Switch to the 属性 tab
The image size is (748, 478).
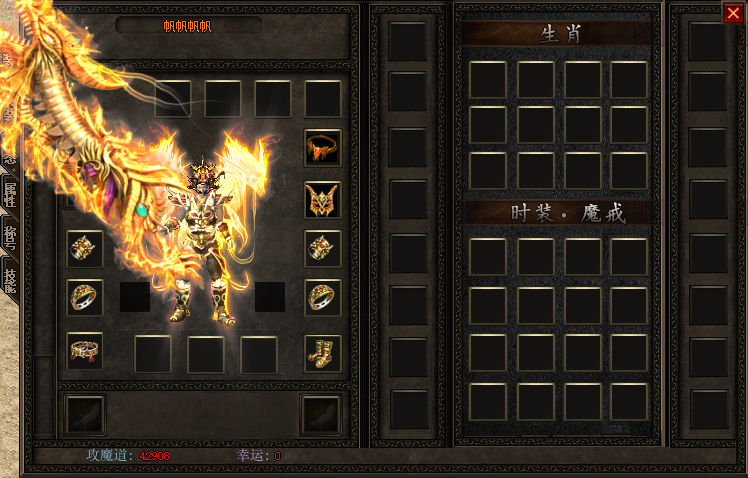click(10, 196)
